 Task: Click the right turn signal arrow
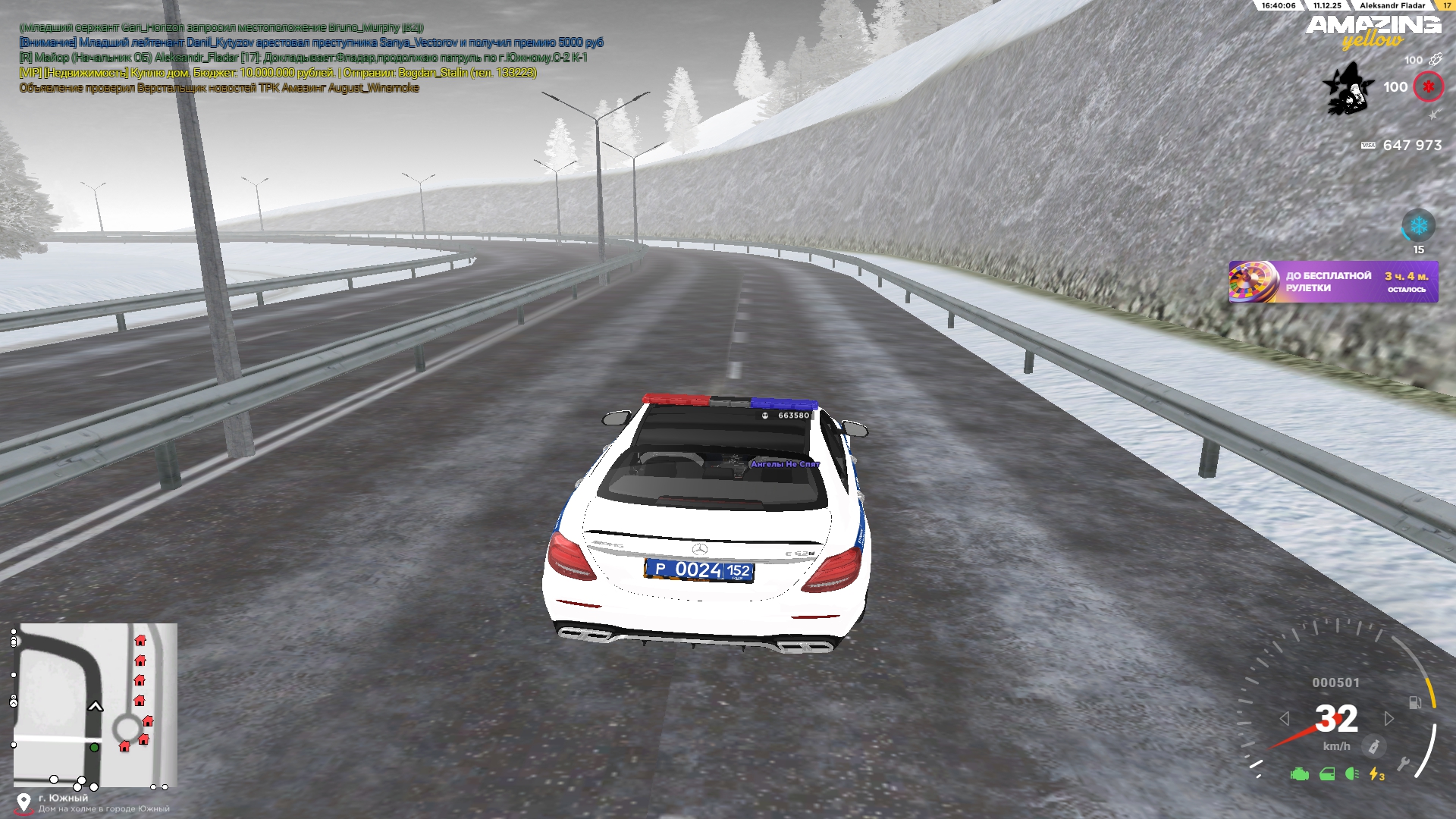[x=1389, y=718]
